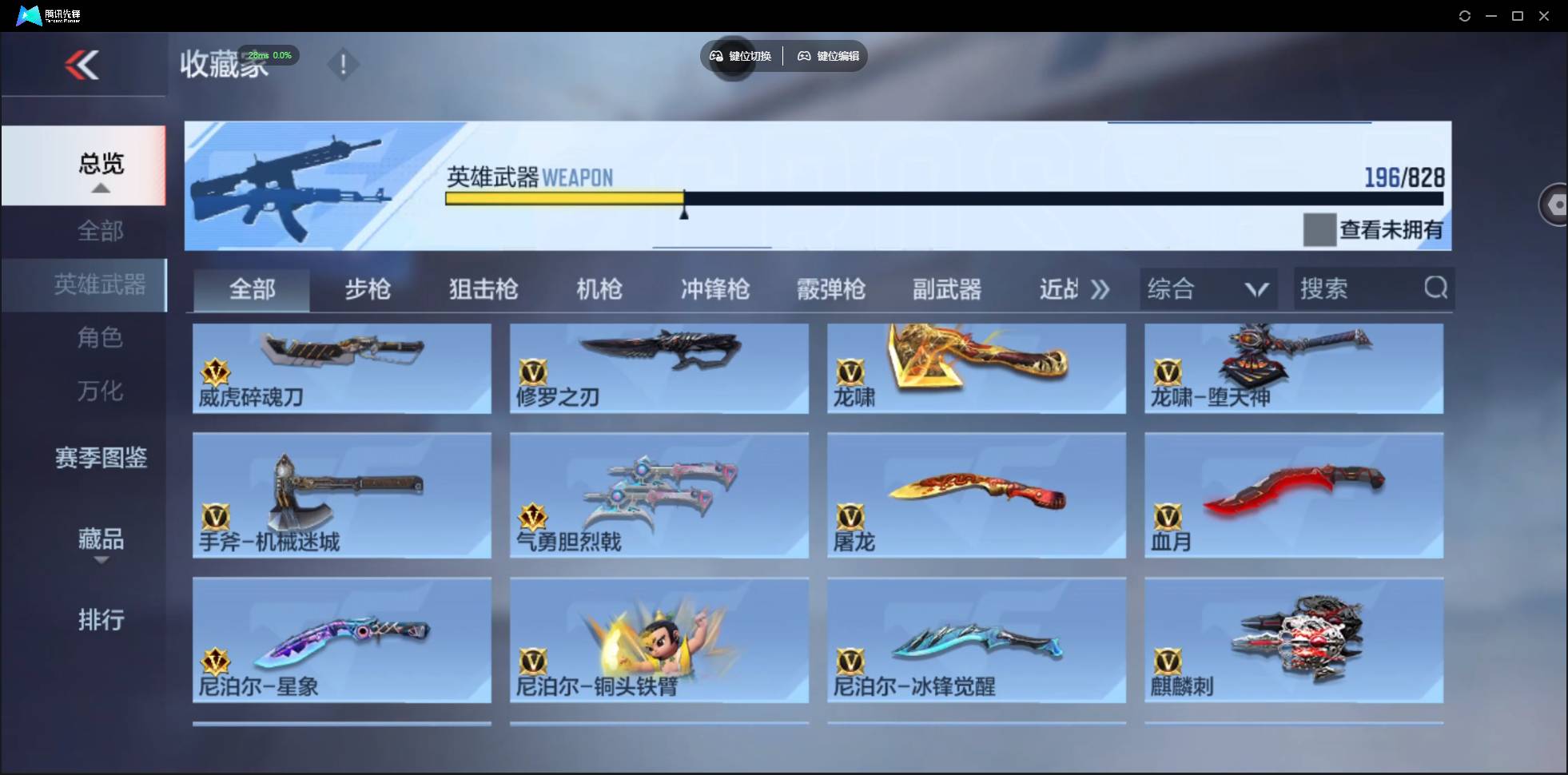
Task: Switch to the 狙击枪 tab
Action: pos(483,289)
